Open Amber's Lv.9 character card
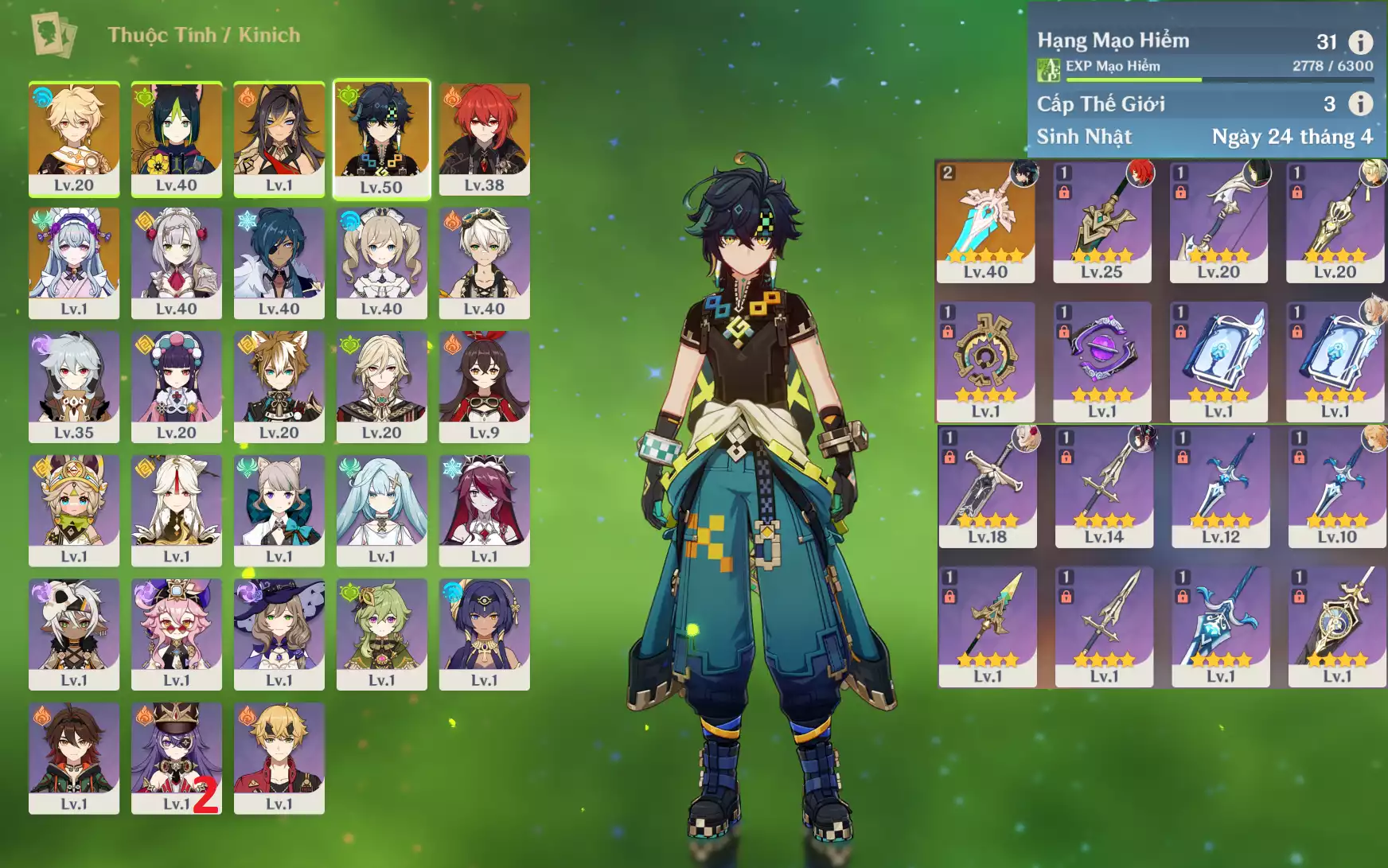1388x868 pixels. tap(484, 386)
